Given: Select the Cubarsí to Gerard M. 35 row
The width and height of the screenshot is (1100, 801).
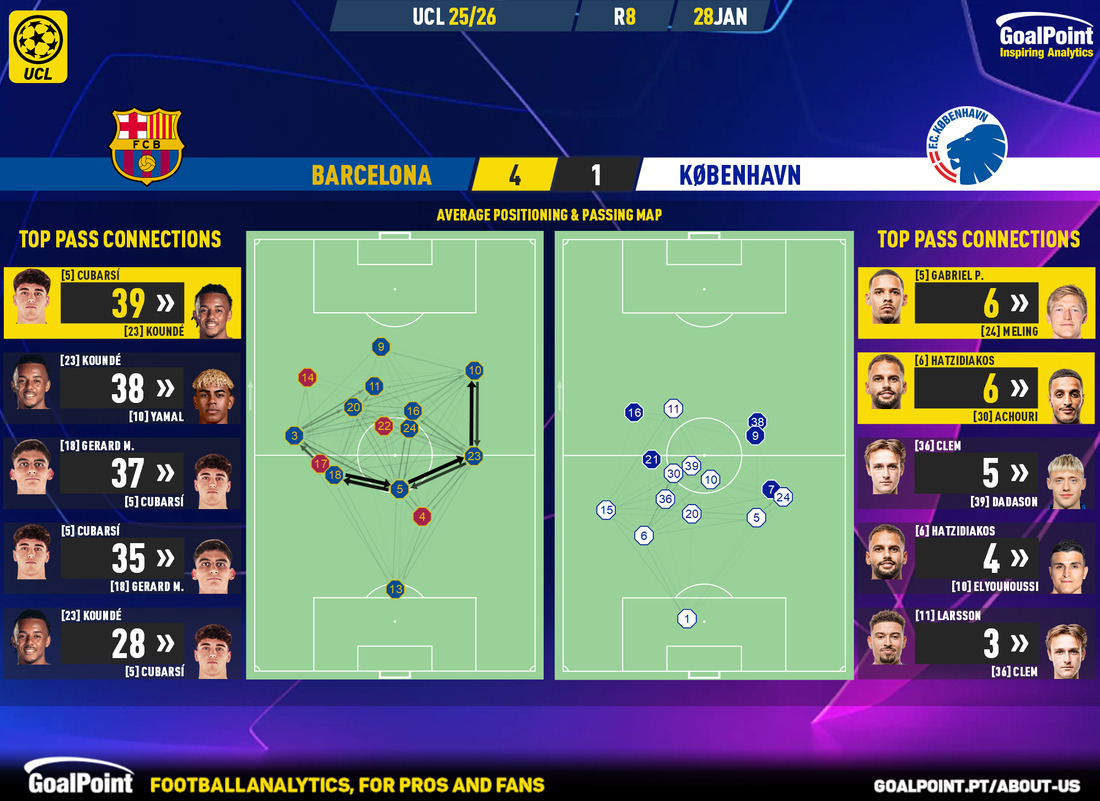Looking at the screenshot, I should pyautogui.click(x=122, y=558).
